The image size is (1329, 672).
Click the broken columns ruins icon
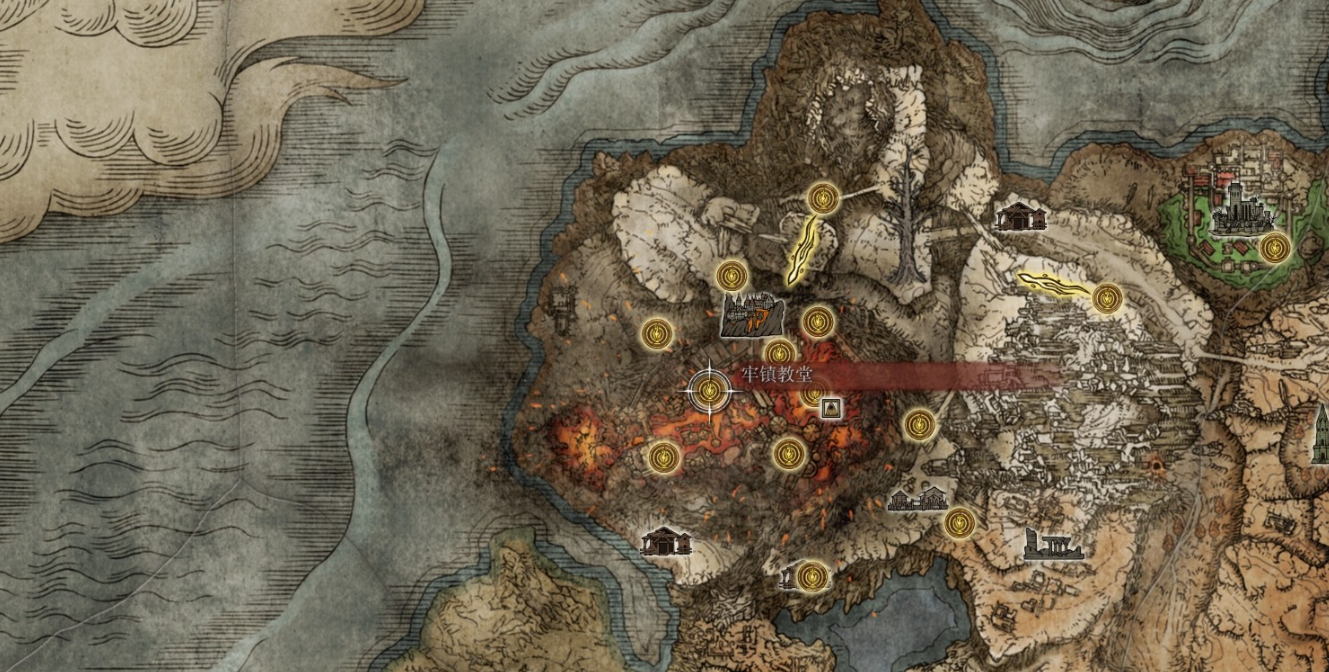1054,545
